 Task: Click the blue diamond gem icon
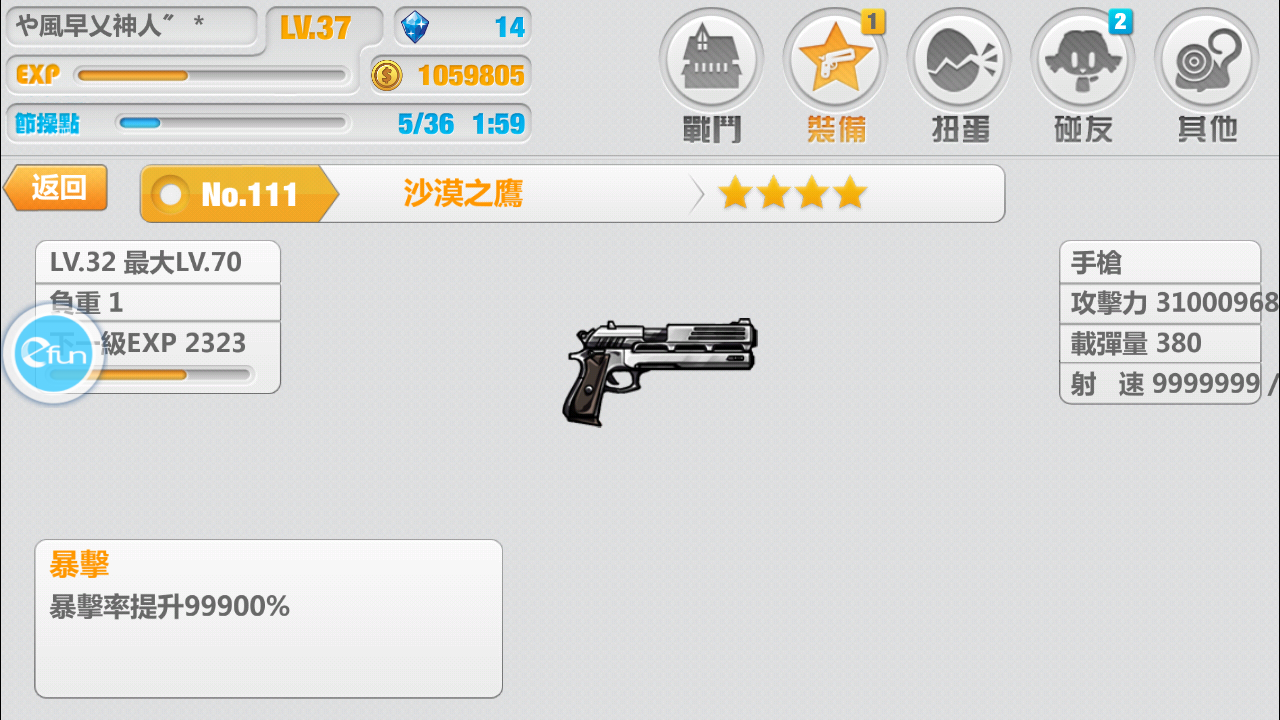click(414, 27)
